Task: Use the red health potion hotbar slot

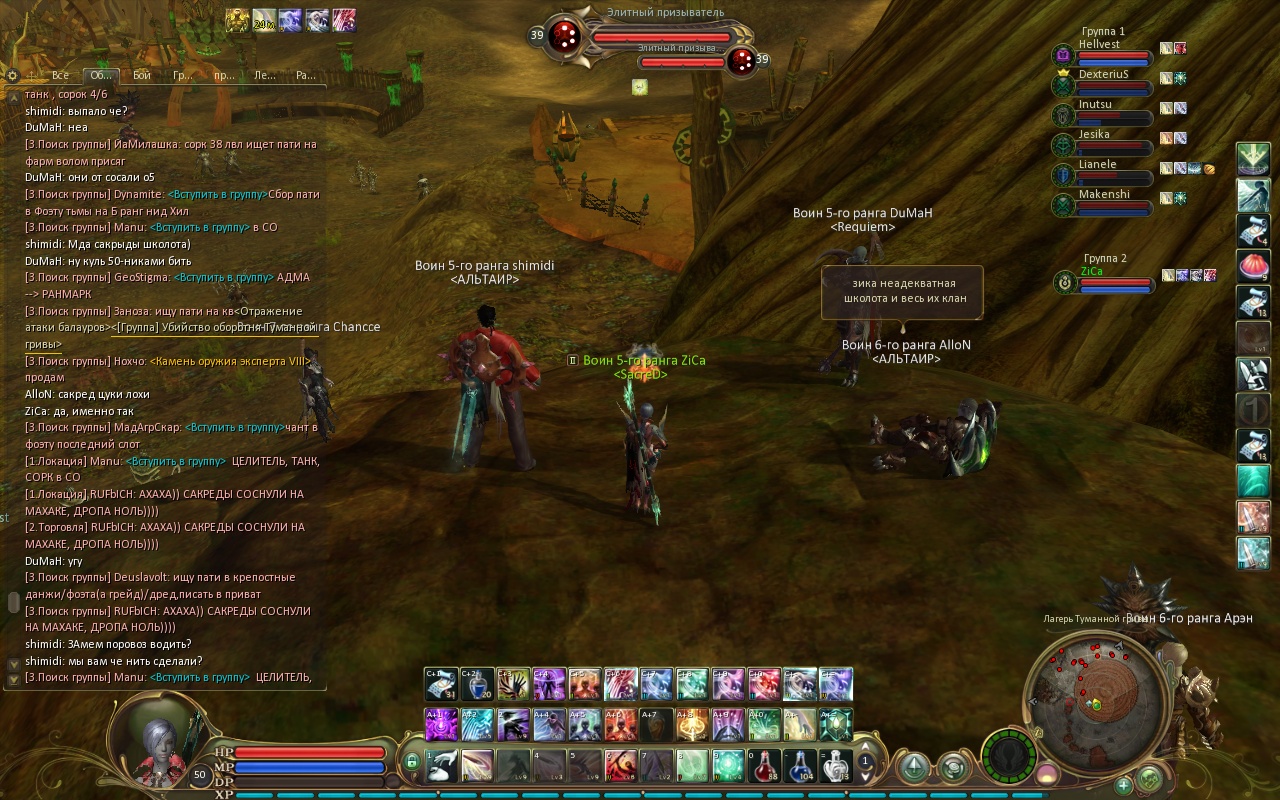Action: tap(764, 765)
